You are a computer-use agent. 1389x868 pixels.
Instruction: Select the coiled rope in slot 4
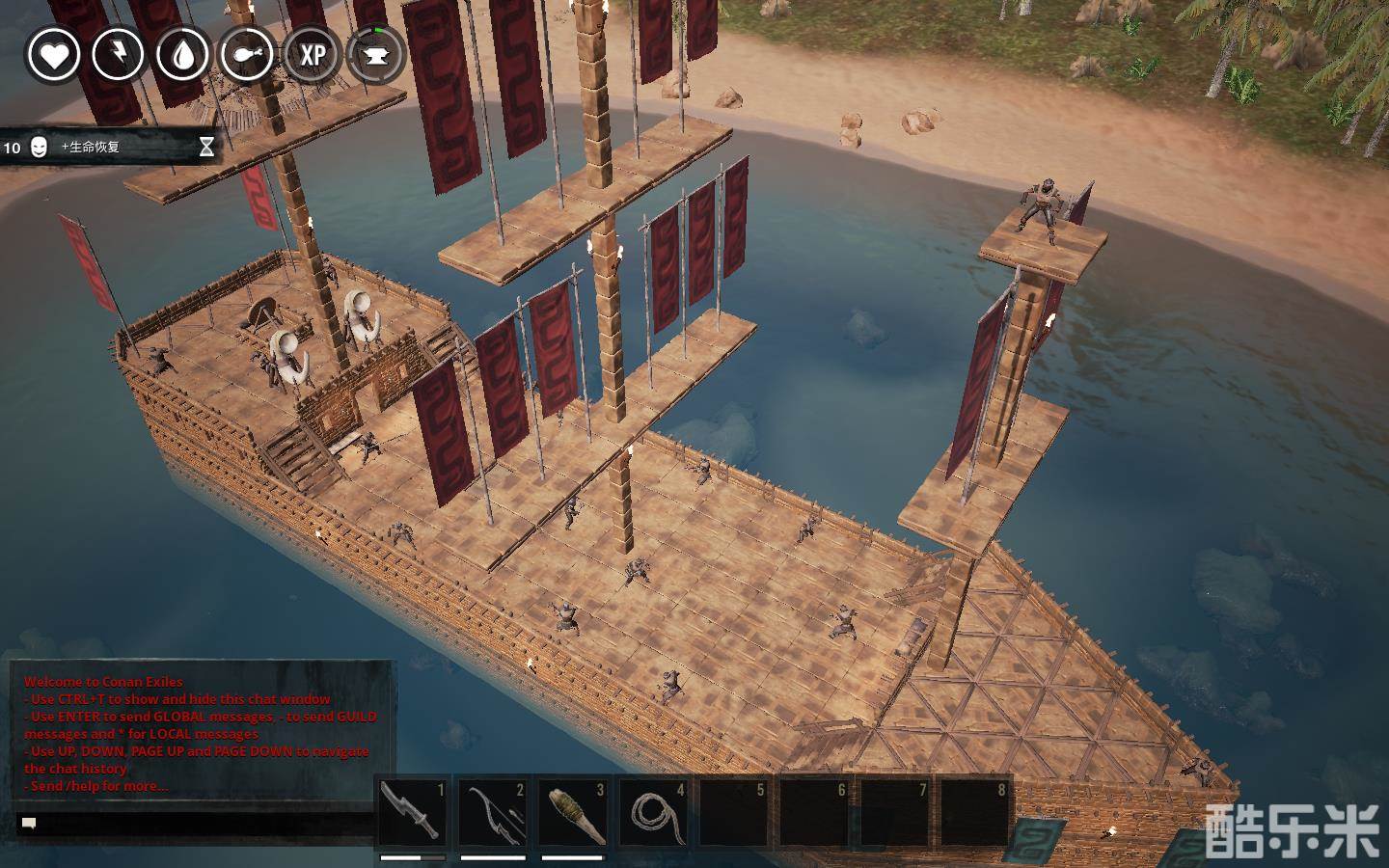[x=653, y=812]
